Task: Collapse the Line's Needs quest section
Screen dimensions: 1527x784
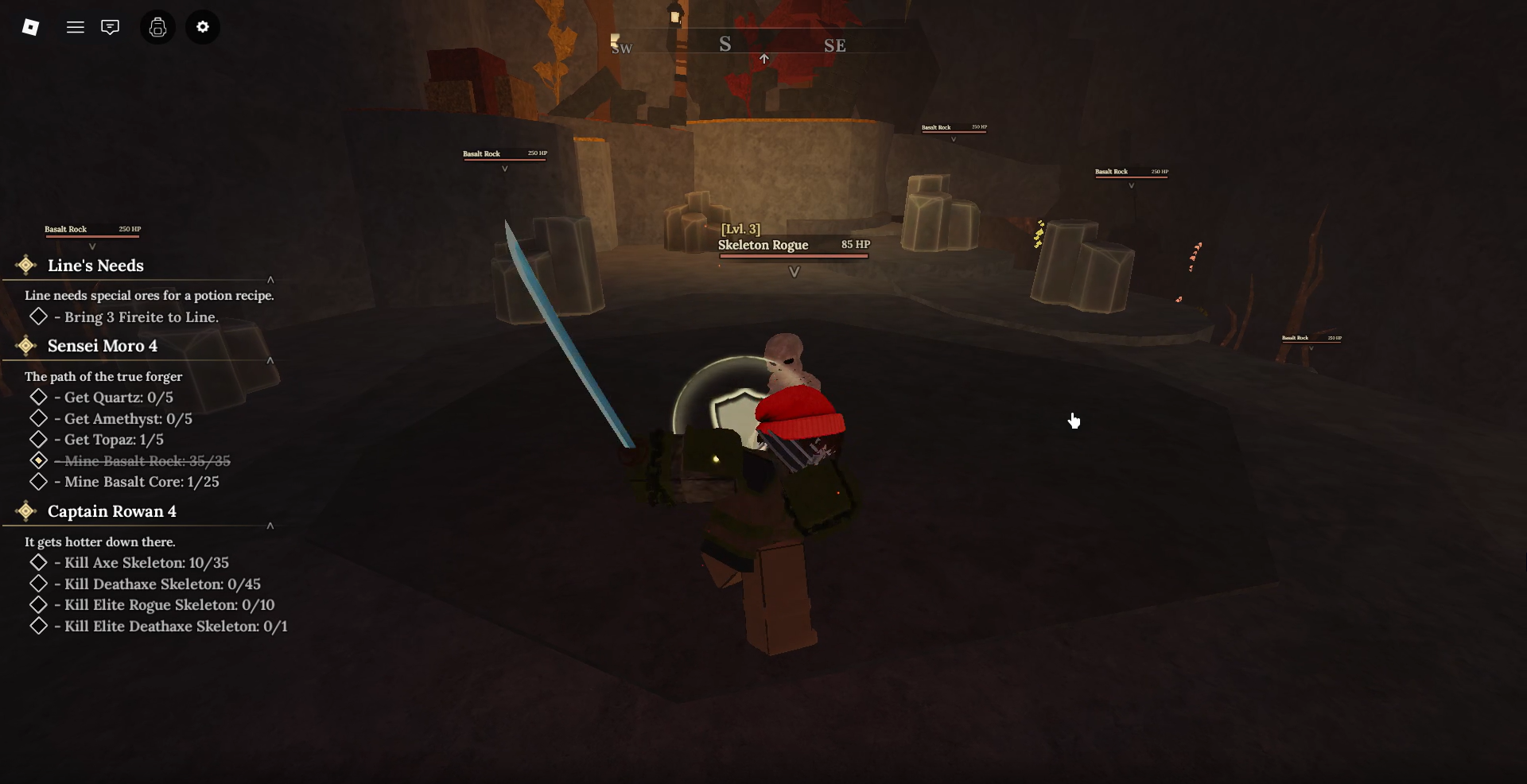Action: 270,280
